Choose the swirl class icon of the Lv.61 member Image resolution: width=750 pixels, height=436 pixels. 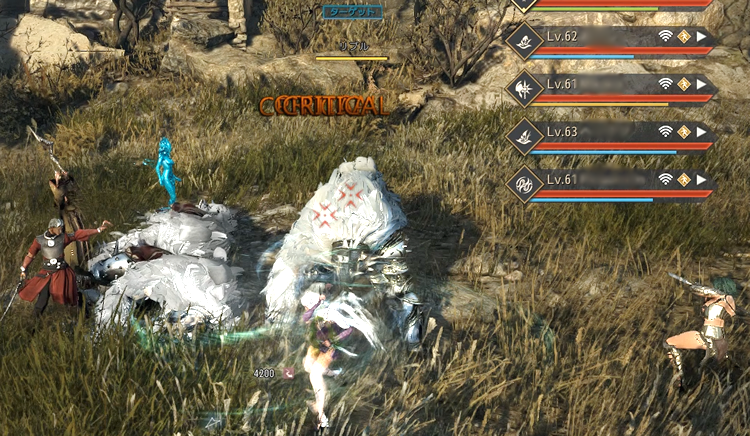click(x=523, y=182)
